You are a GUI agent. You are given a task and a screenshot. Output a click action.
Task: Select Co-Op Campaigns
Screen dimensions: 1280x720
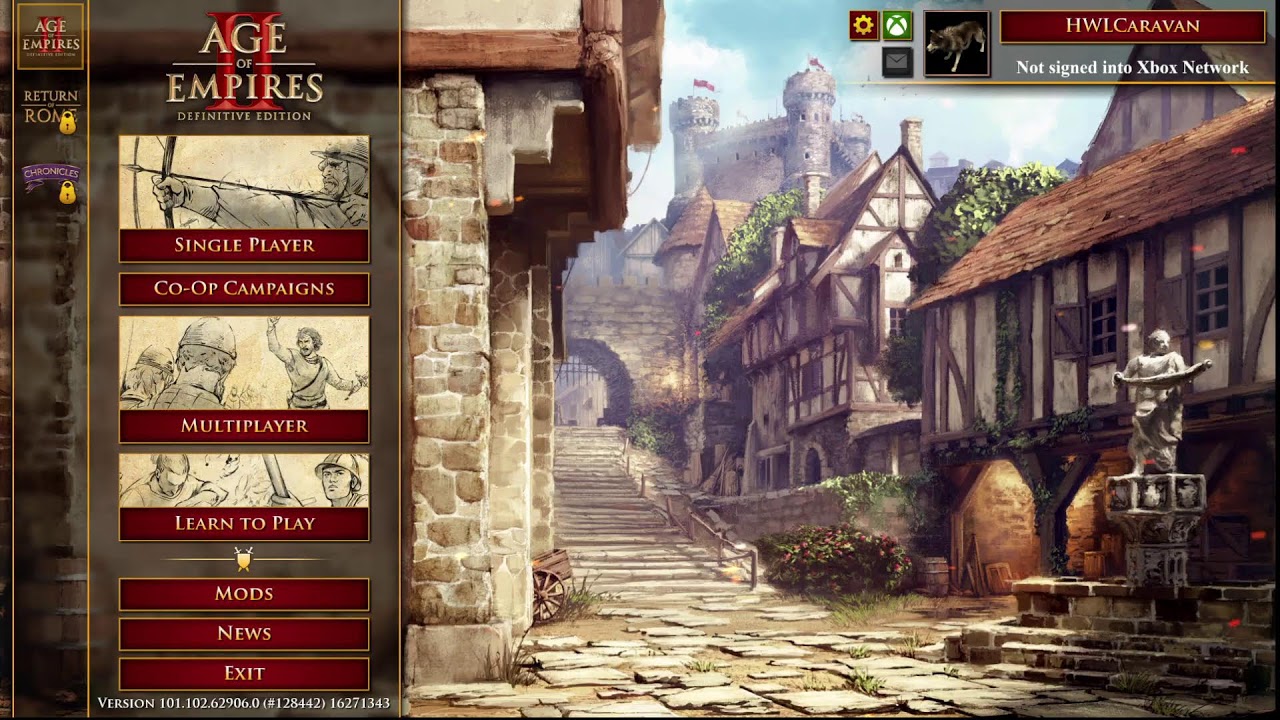tap(244, 289)
